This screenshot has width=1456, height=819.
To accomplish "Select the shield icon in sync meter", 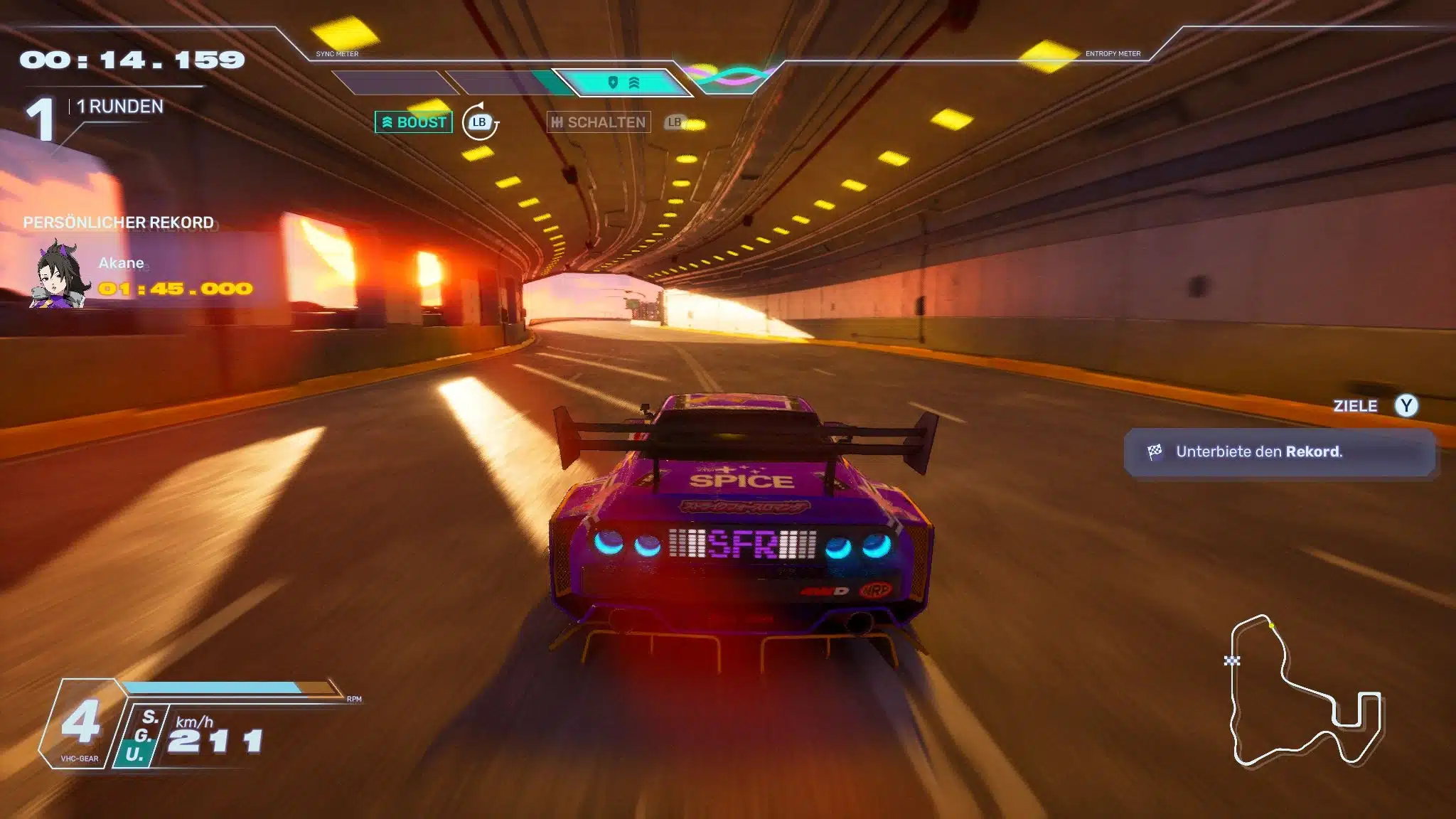I will pyautogui.click(x=613, y=83).
